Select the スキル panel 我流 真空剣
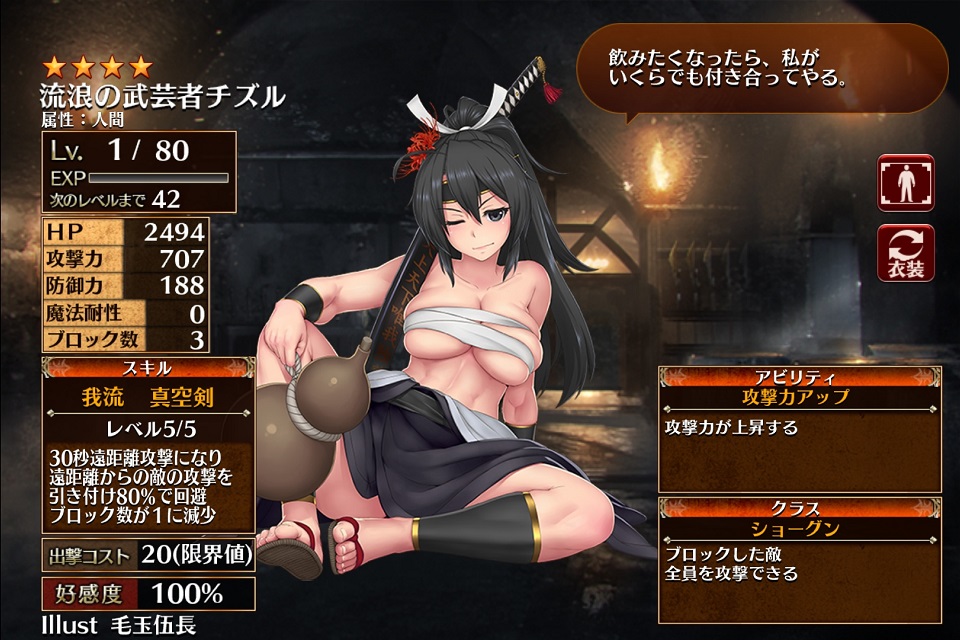This screenshot has height=640, width=960. 148,398
